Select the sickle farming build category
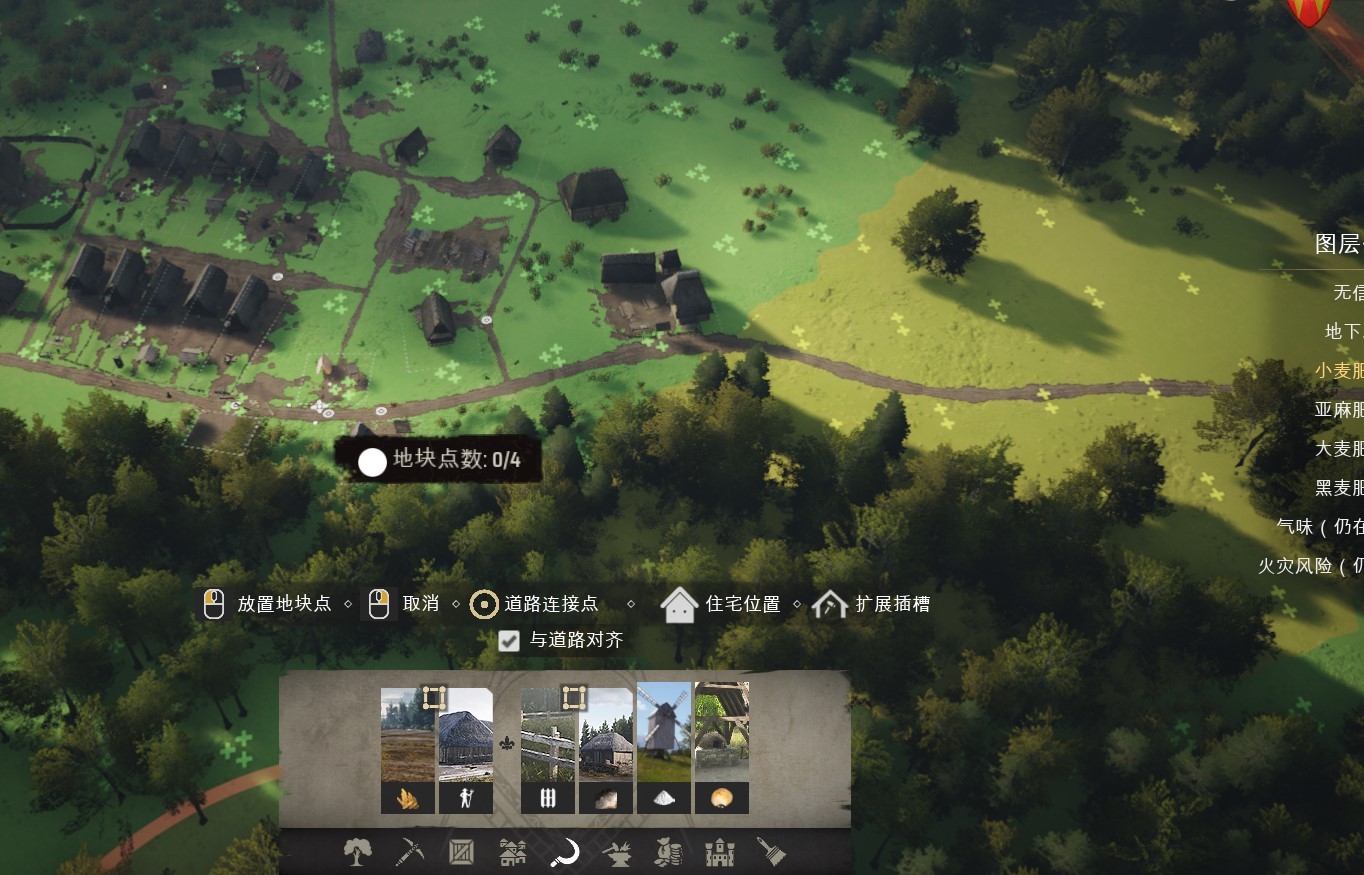 565,853
